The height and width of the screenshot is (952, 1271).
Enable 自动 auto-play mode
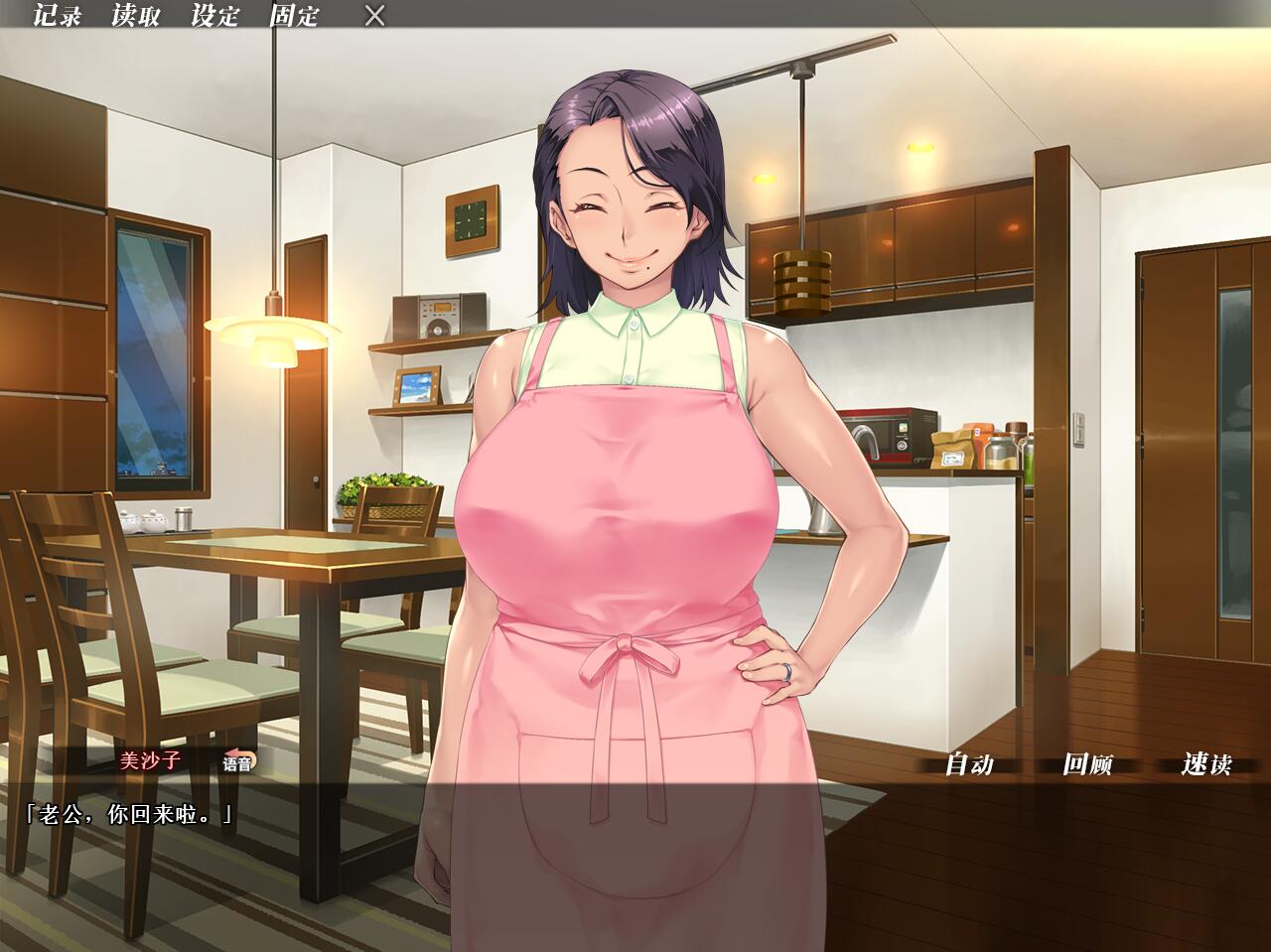coord(968,763)
